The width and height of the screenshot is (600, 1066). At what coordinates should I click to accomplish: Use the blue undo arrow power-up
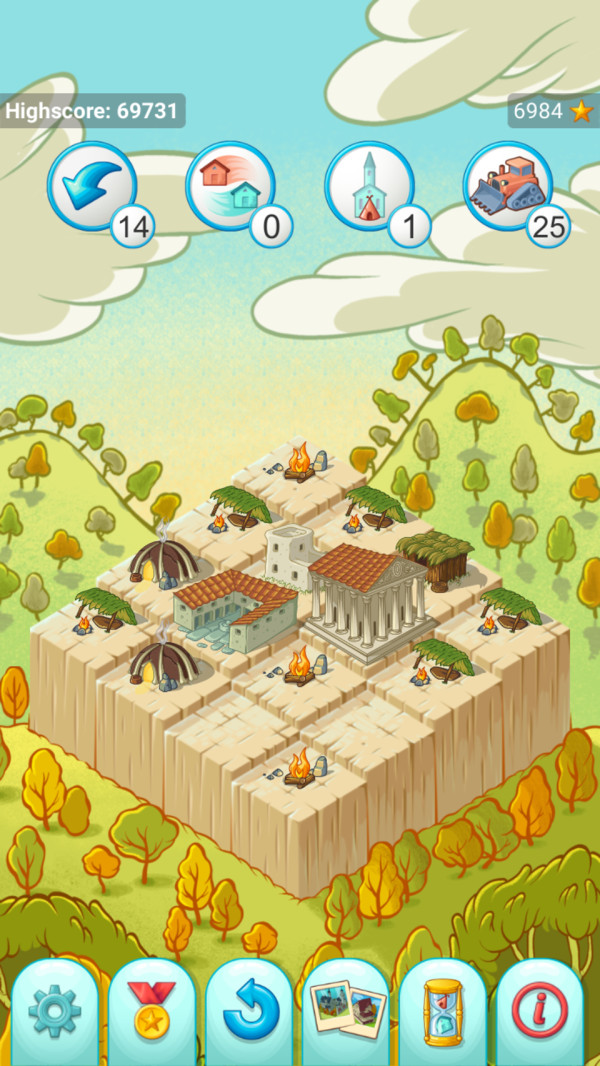pos(92,187)
